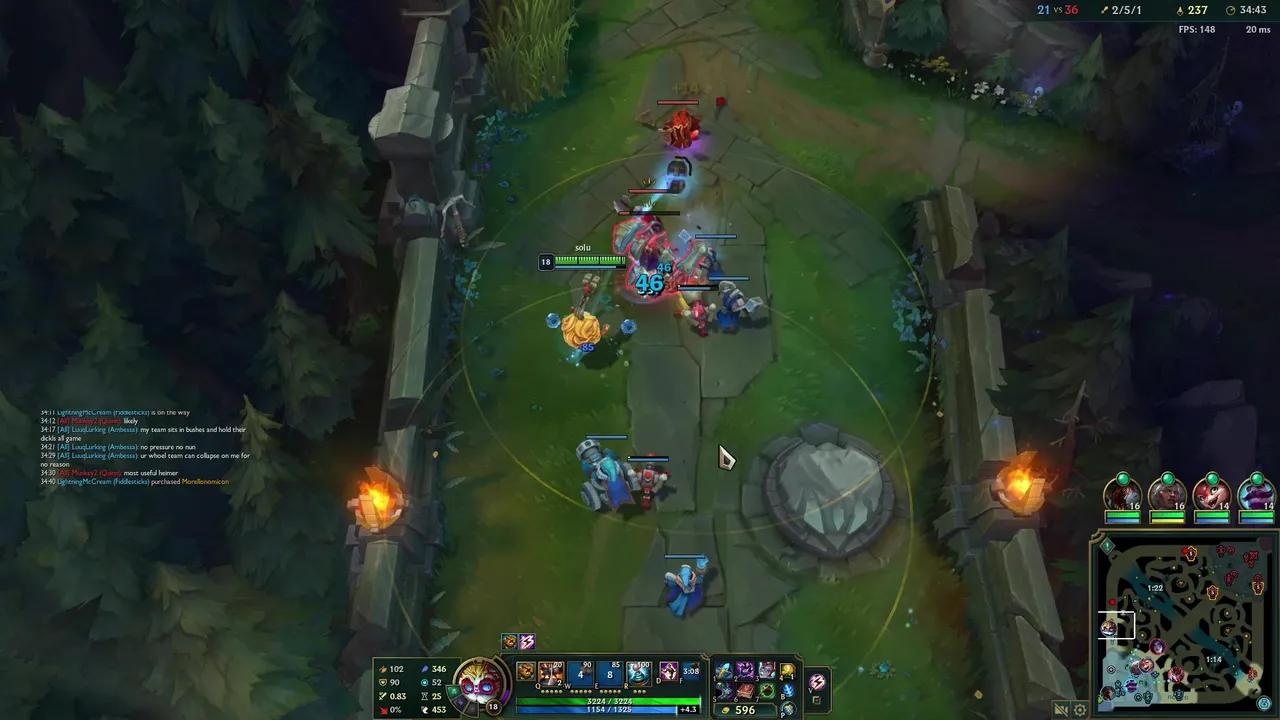Viewport: 1280px width, 720px height.
Task: Toggle camera lock beside the minimap
Action: click(1062, 707)
